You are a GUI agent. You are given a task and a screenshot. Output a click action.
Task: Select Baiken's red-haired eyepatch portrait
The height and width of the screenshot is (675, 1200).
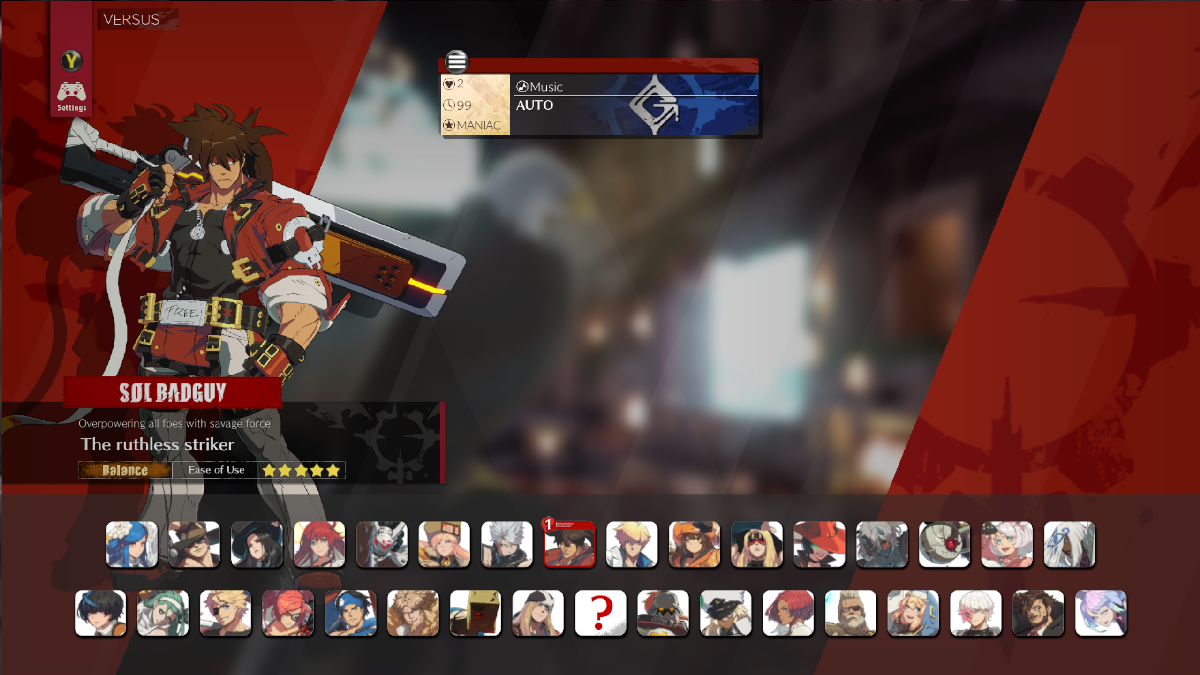point(288,613)
